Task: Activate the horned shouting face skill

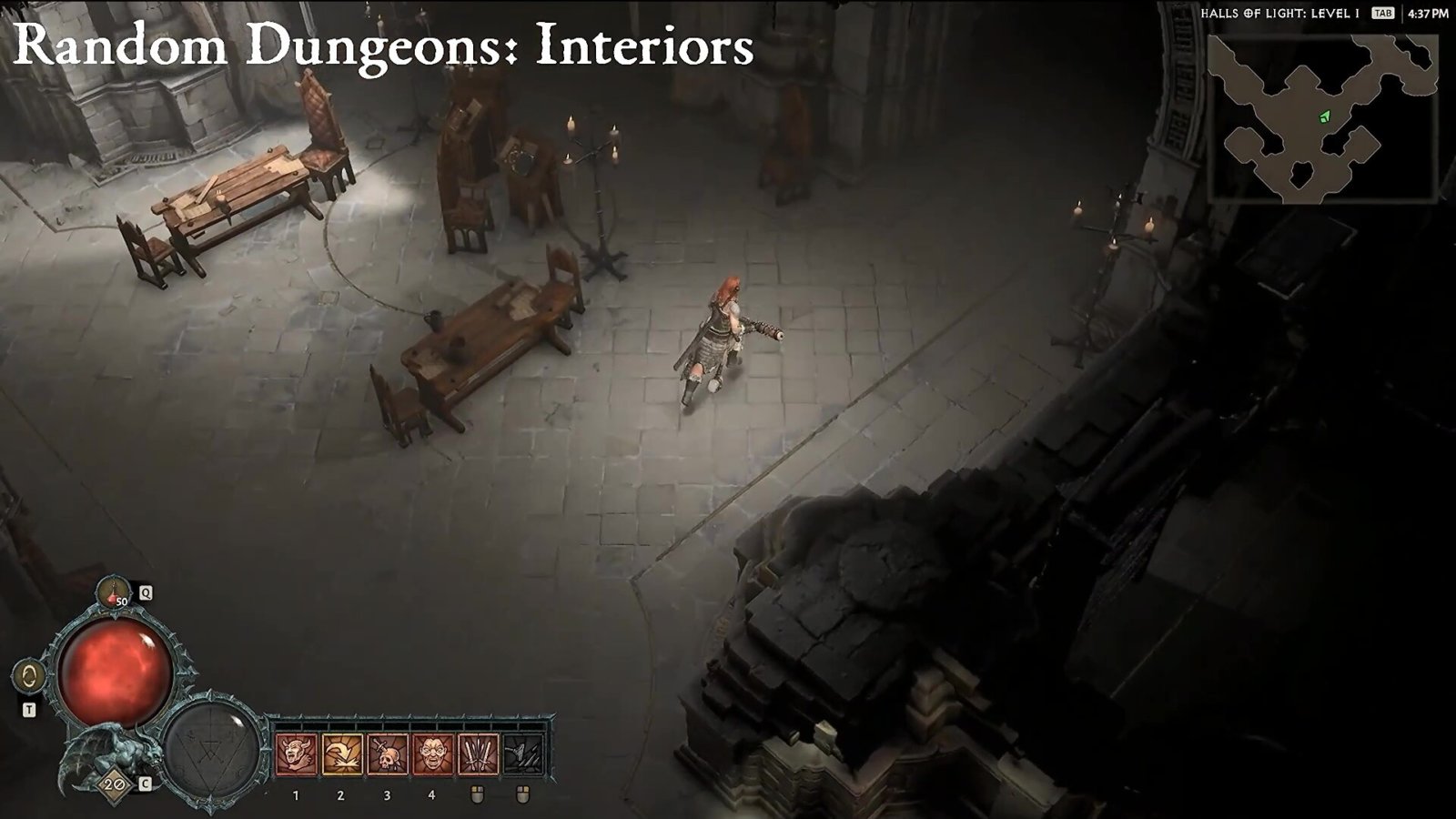Action: (296, 755)
